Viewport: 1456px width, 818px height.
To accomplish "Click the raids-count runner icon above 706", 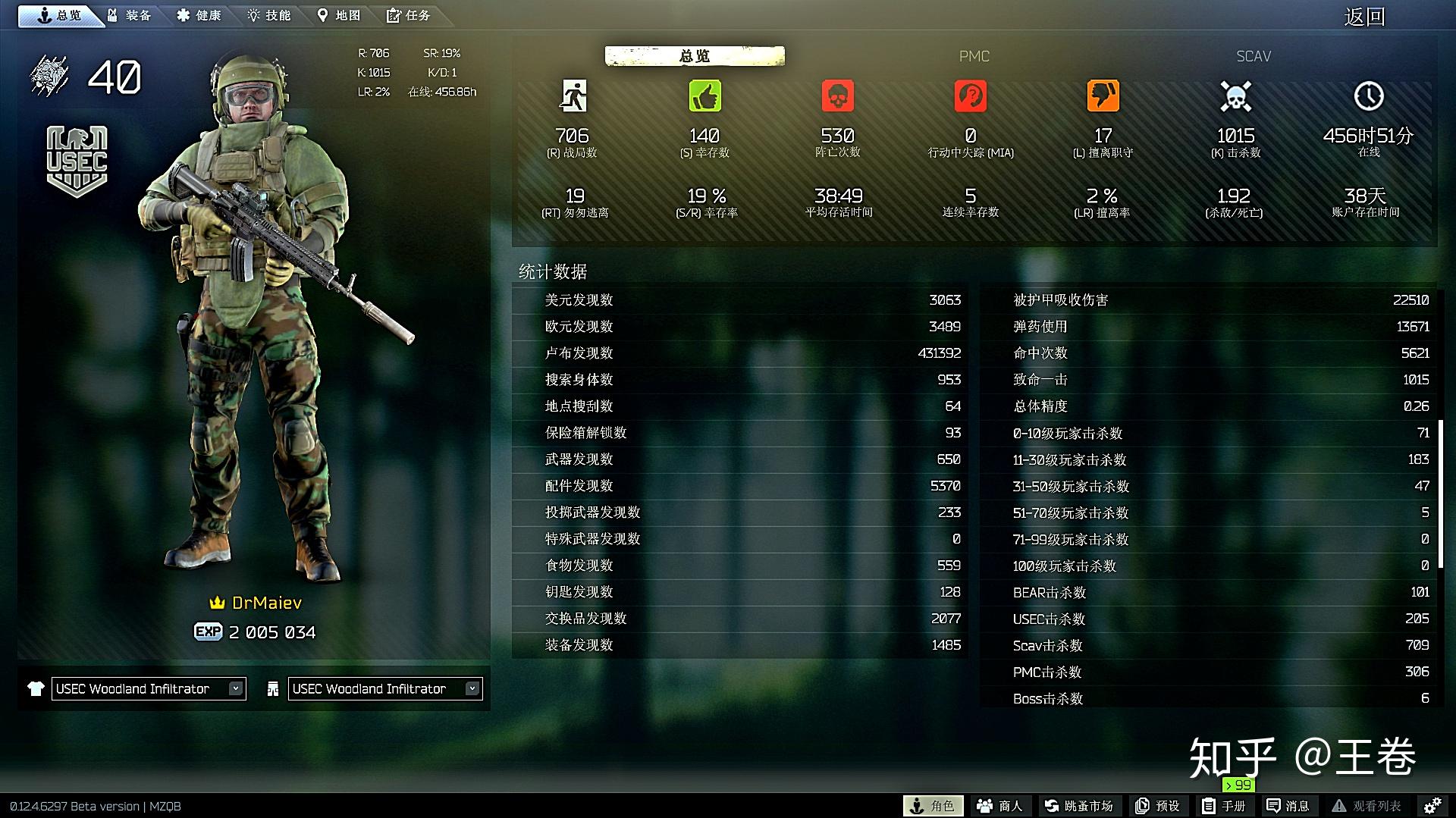I will pyautogui.click(x=574, y=96).
